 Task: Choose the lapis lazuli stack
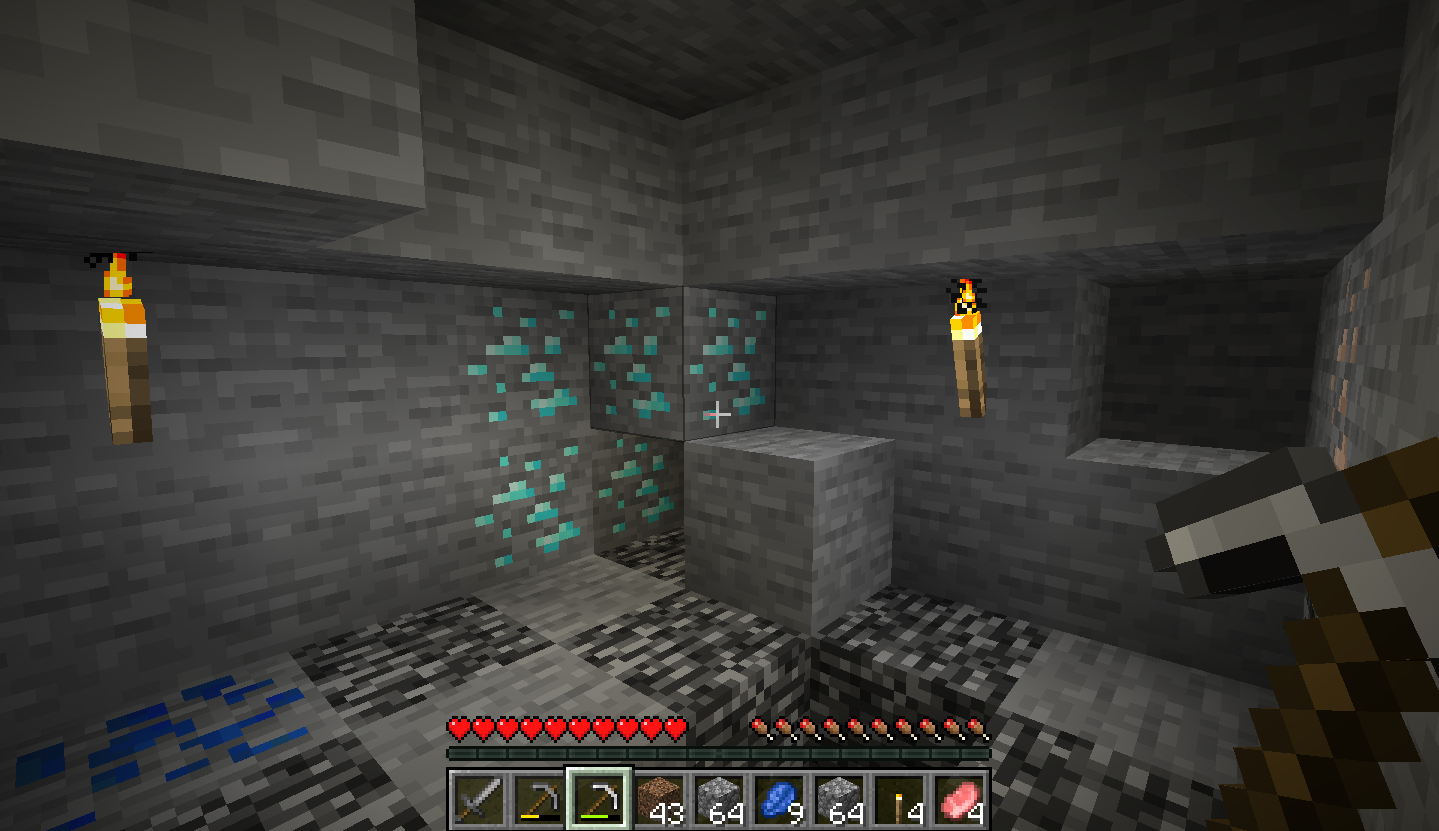[779, 800]
